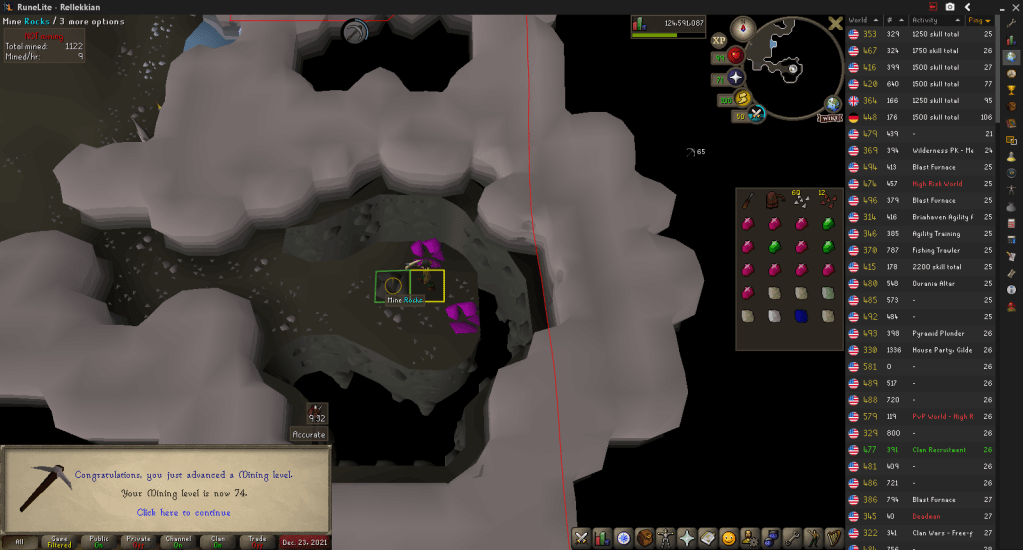
Task: Click the compass on the minimap
Action: pyautogui.click(x=743, y=29)
